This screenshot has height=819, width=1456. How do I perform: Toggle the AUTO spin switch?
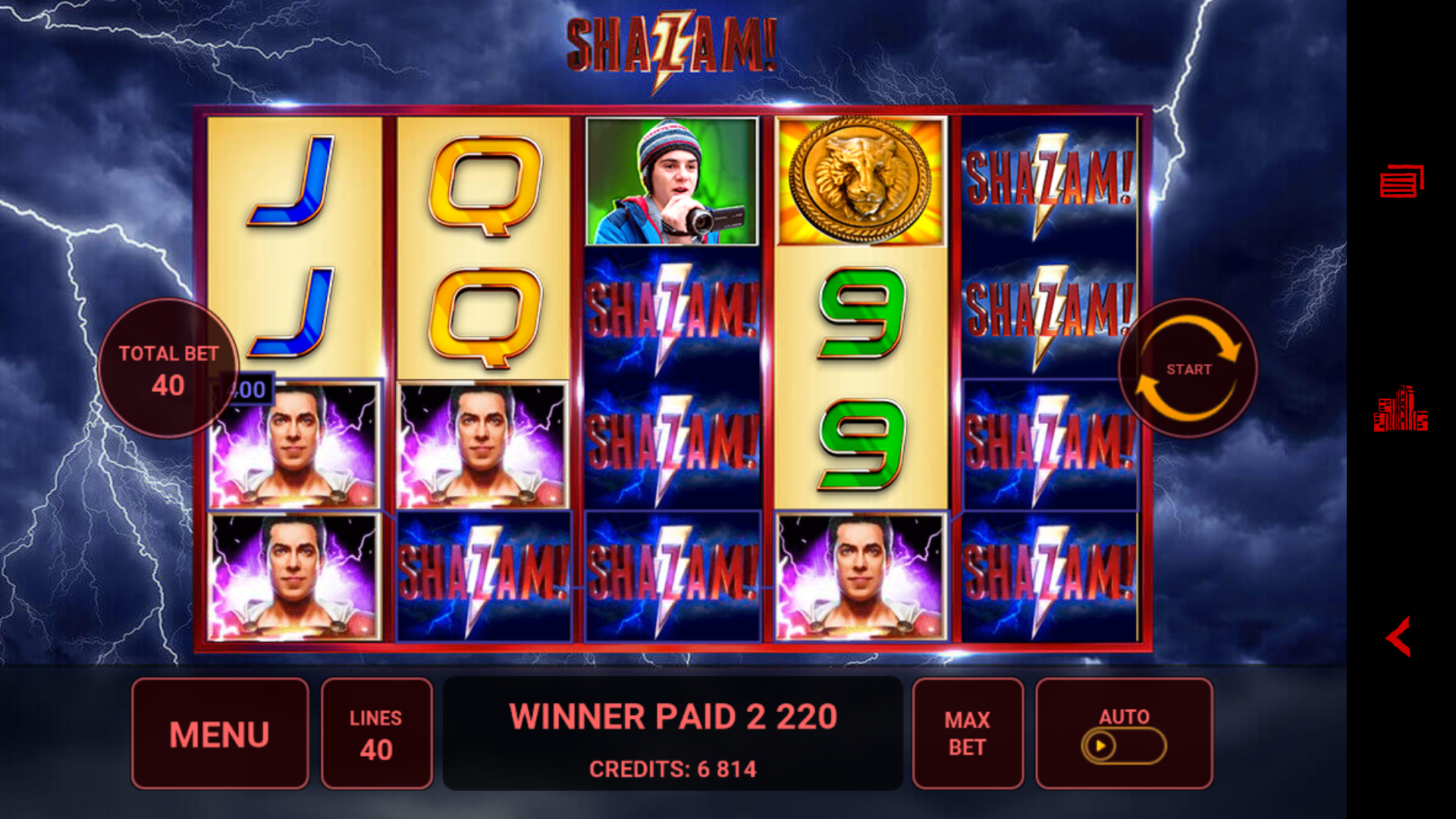click(1123, 745)
